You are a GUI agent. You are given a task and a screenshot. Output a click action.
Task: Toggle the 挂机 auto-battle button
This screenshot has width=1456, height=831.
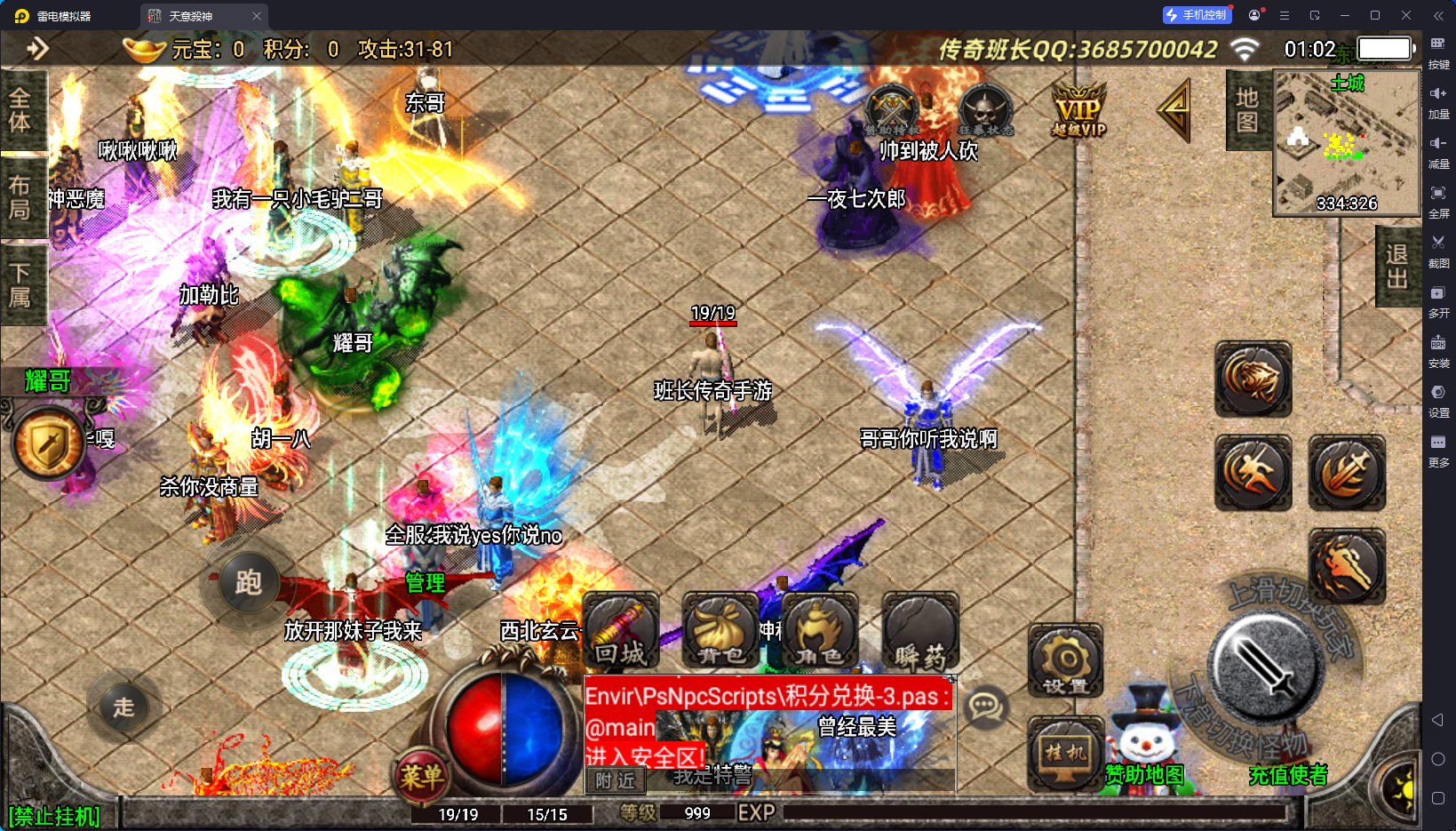(1065, 753)
